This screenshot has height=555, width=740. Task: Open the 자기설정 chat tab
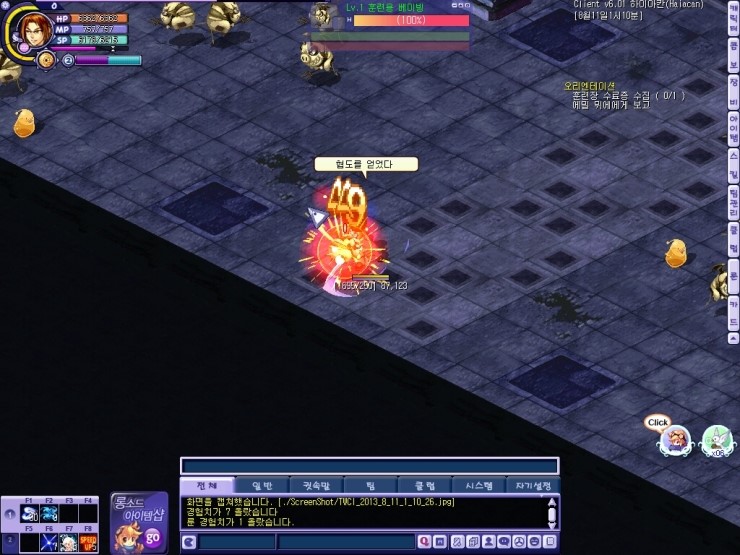click(533, 485)
